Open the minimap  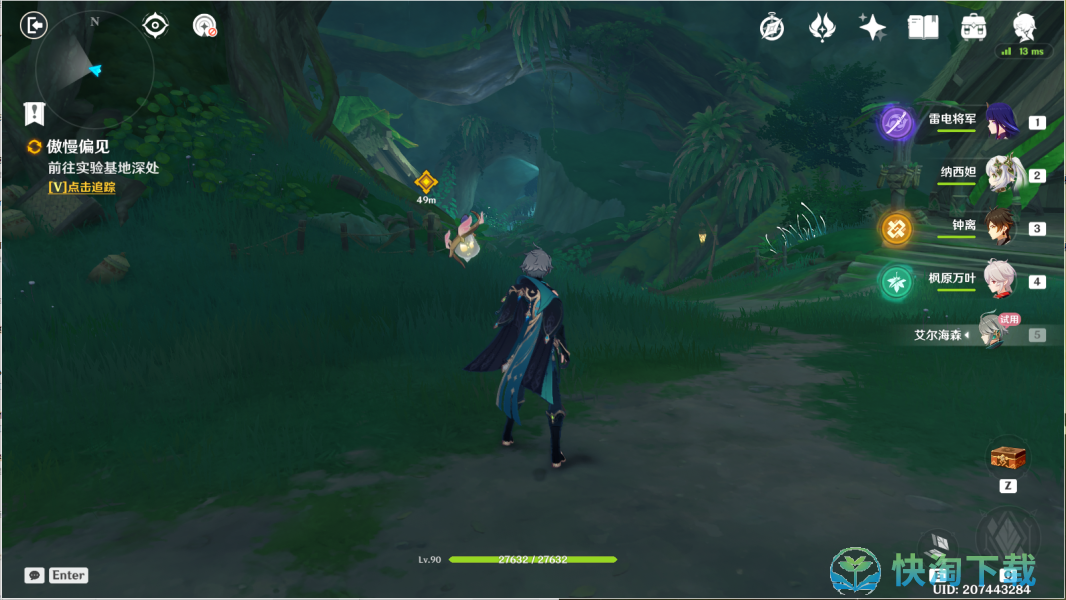tap(94, 68)
